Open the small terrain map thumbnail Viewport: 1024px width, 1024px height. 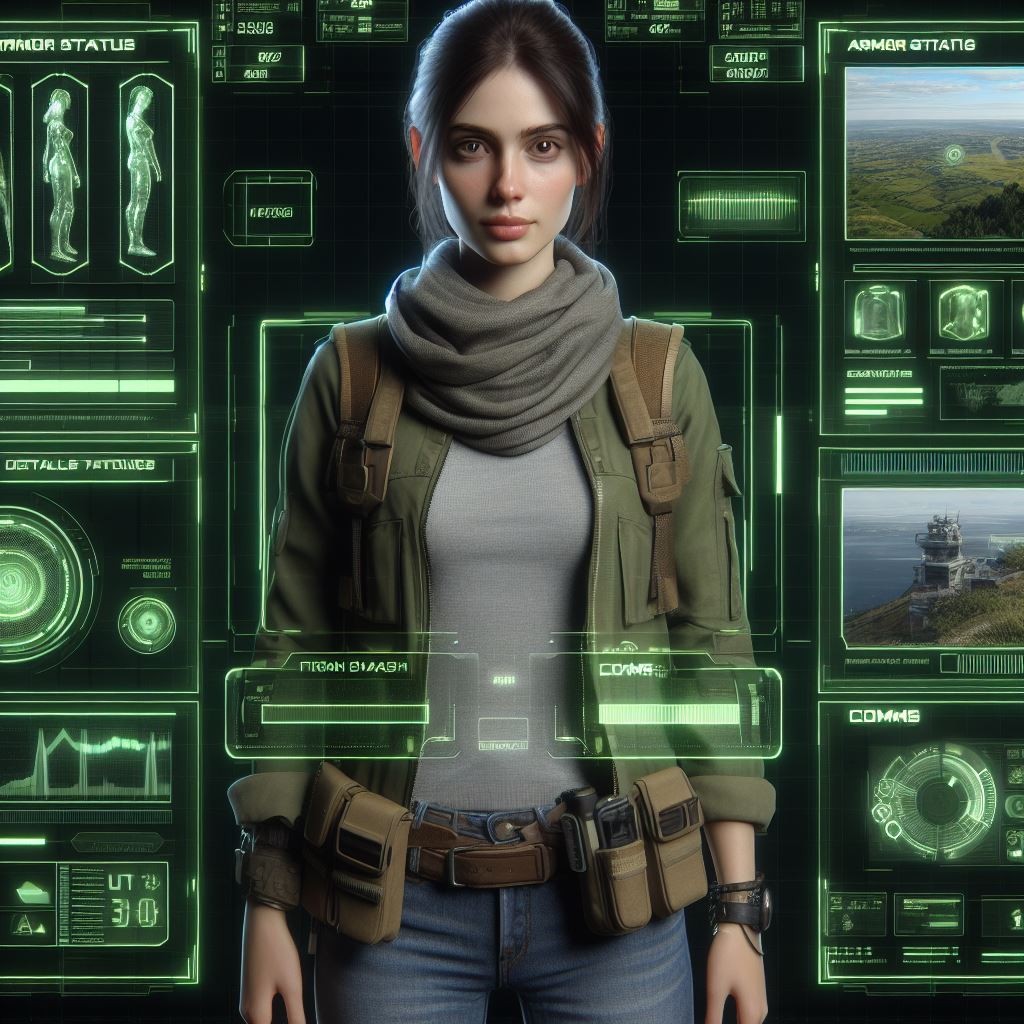(982, 393)
